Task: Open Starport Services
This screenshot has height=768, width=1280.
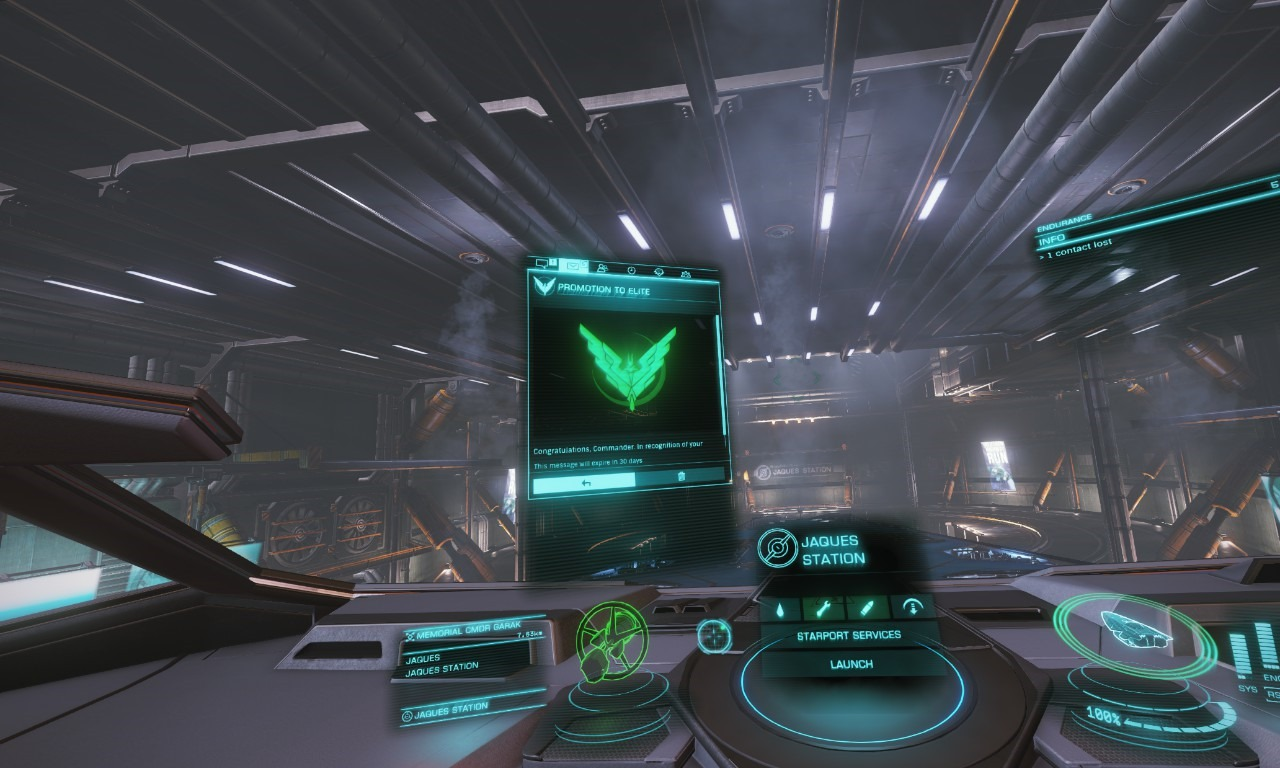Action: pos(849,635)
